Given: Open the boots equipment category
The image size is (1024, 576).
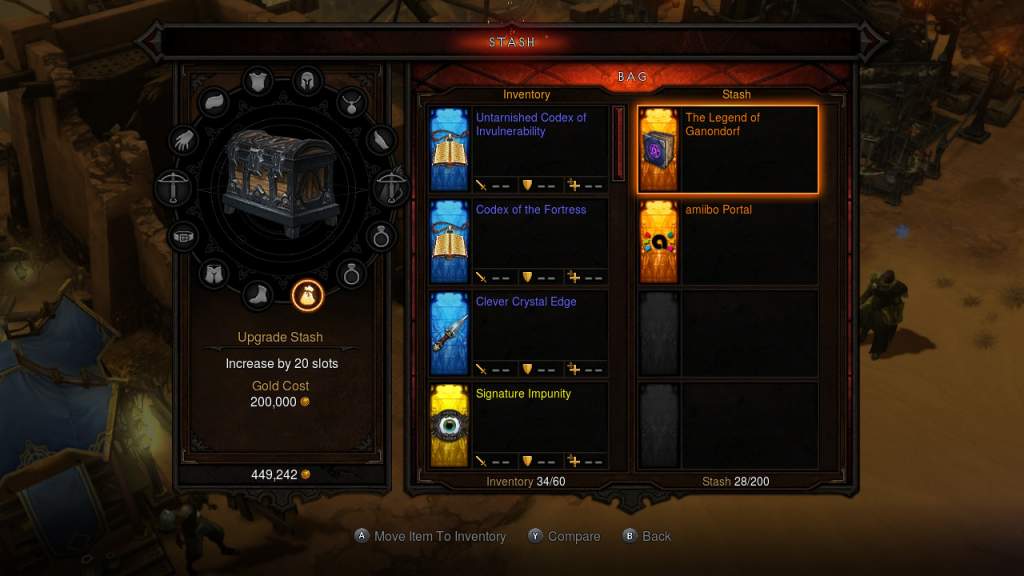Looking at the screenshot, I should point(258,294).
